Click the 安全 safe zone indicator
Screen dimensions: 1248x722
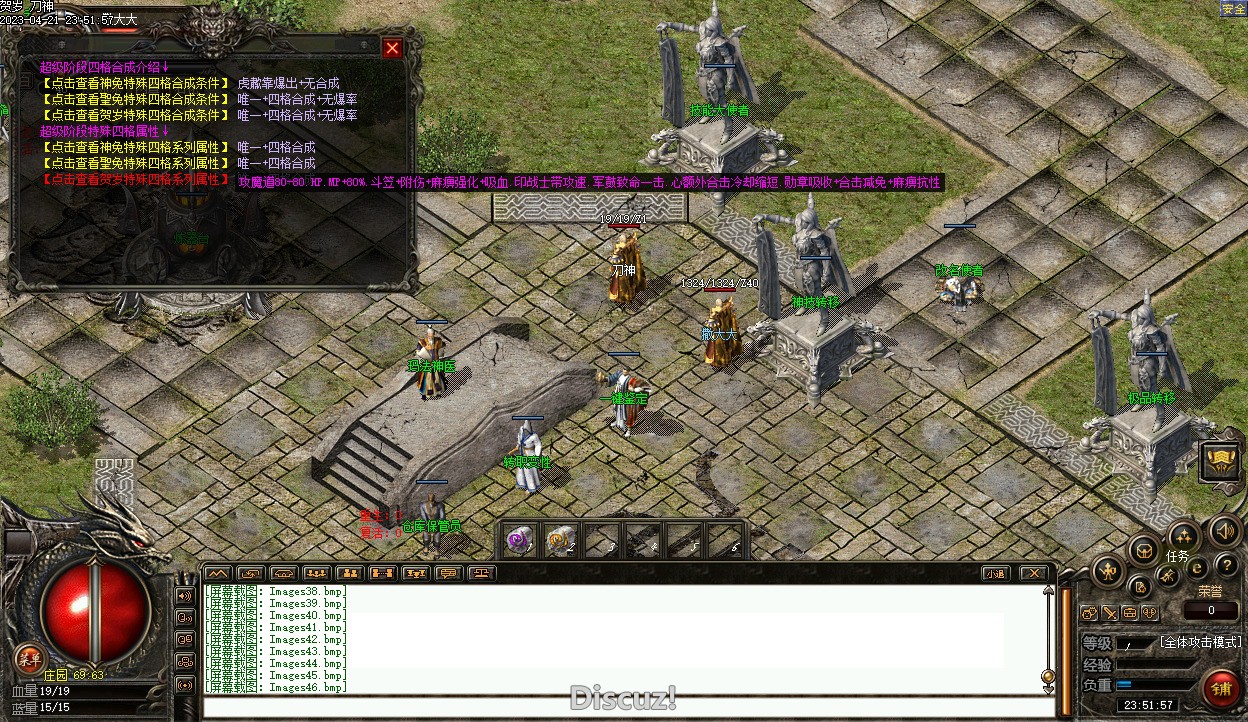click(1233, 9)
